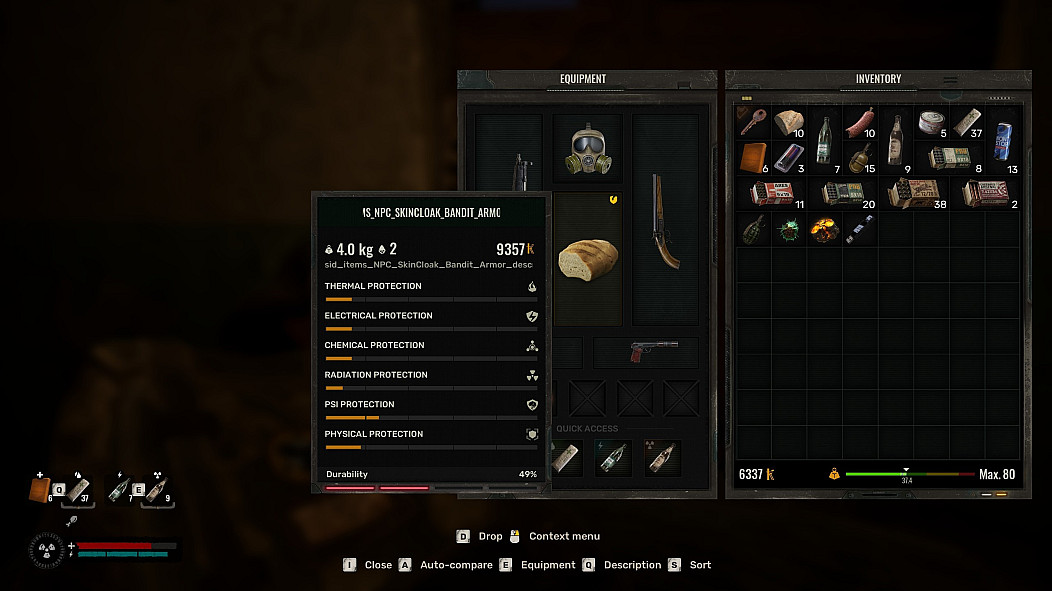
Task: Select the gas mask equipment slot
Action: (x=587, y=150)
